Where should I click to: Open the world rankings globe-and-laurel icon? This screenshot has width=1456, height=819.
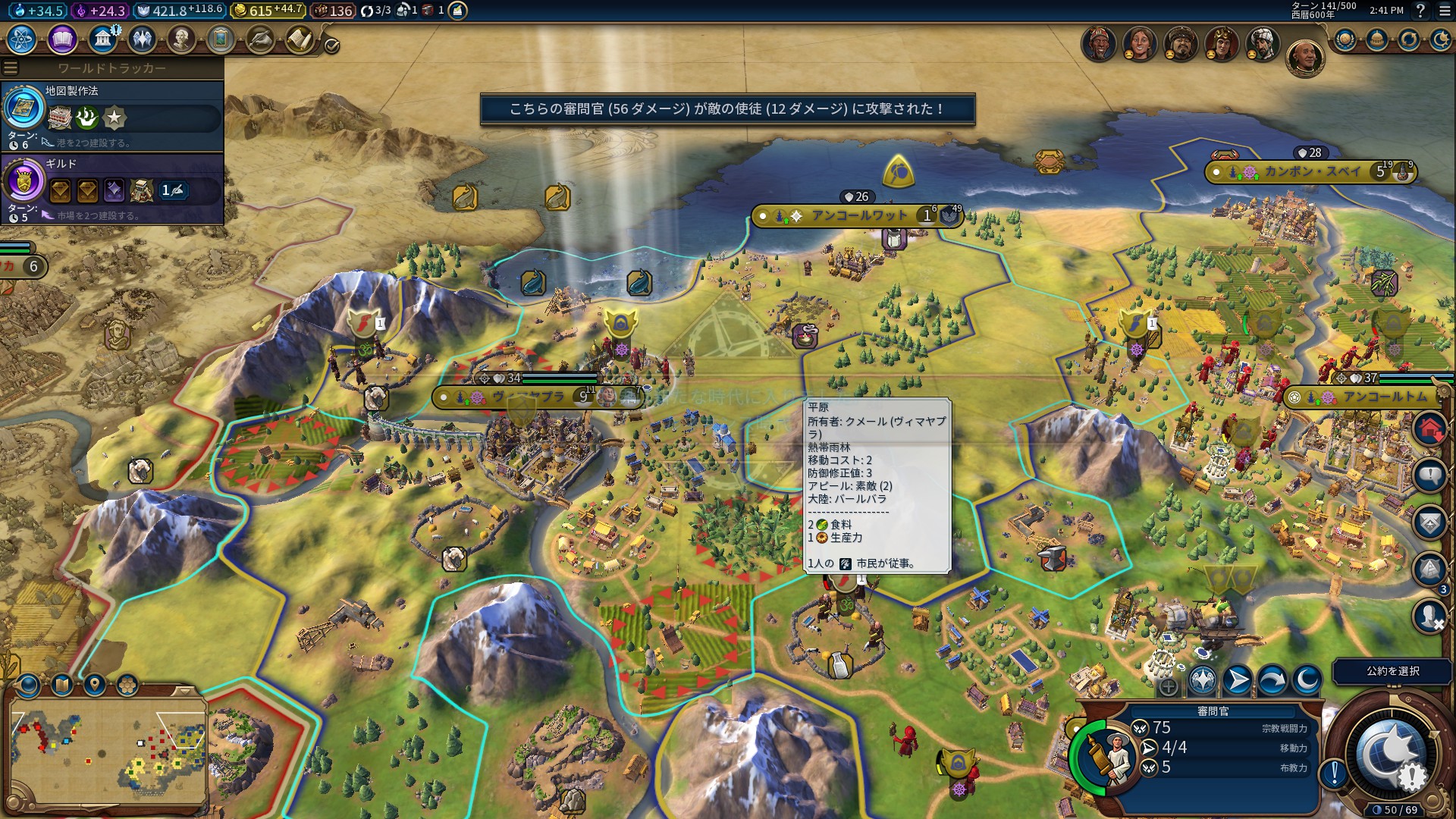[1345, 39]
